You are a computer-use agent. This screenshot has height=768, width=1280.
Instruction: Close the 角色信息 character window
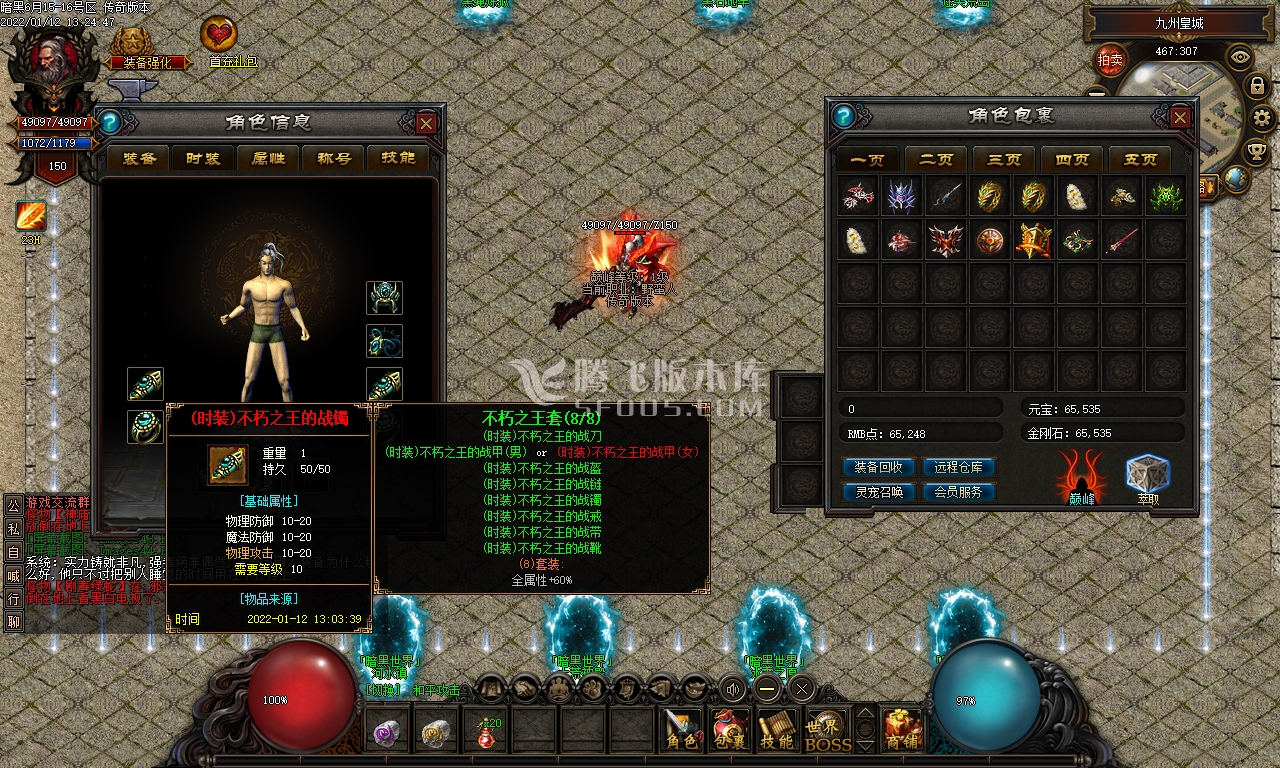pos(426,123)
